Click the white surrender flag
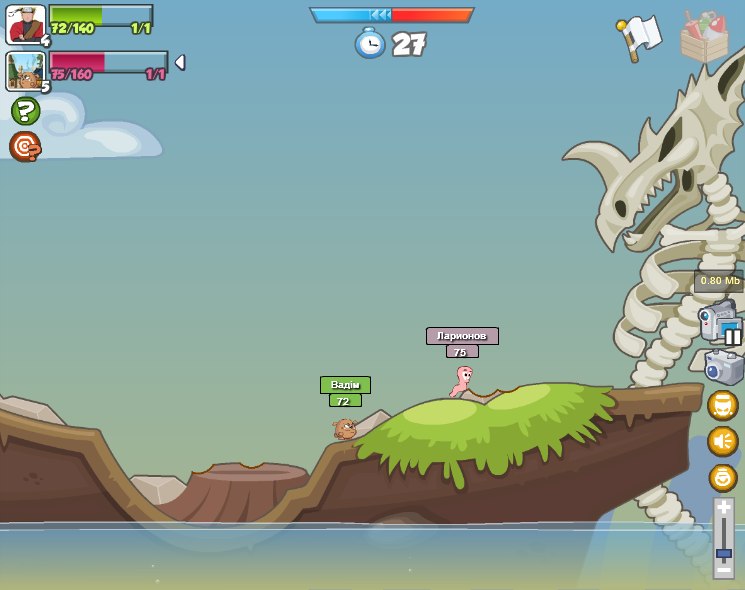Viewport: 745px width, 590px height. (x=640, y=37)
